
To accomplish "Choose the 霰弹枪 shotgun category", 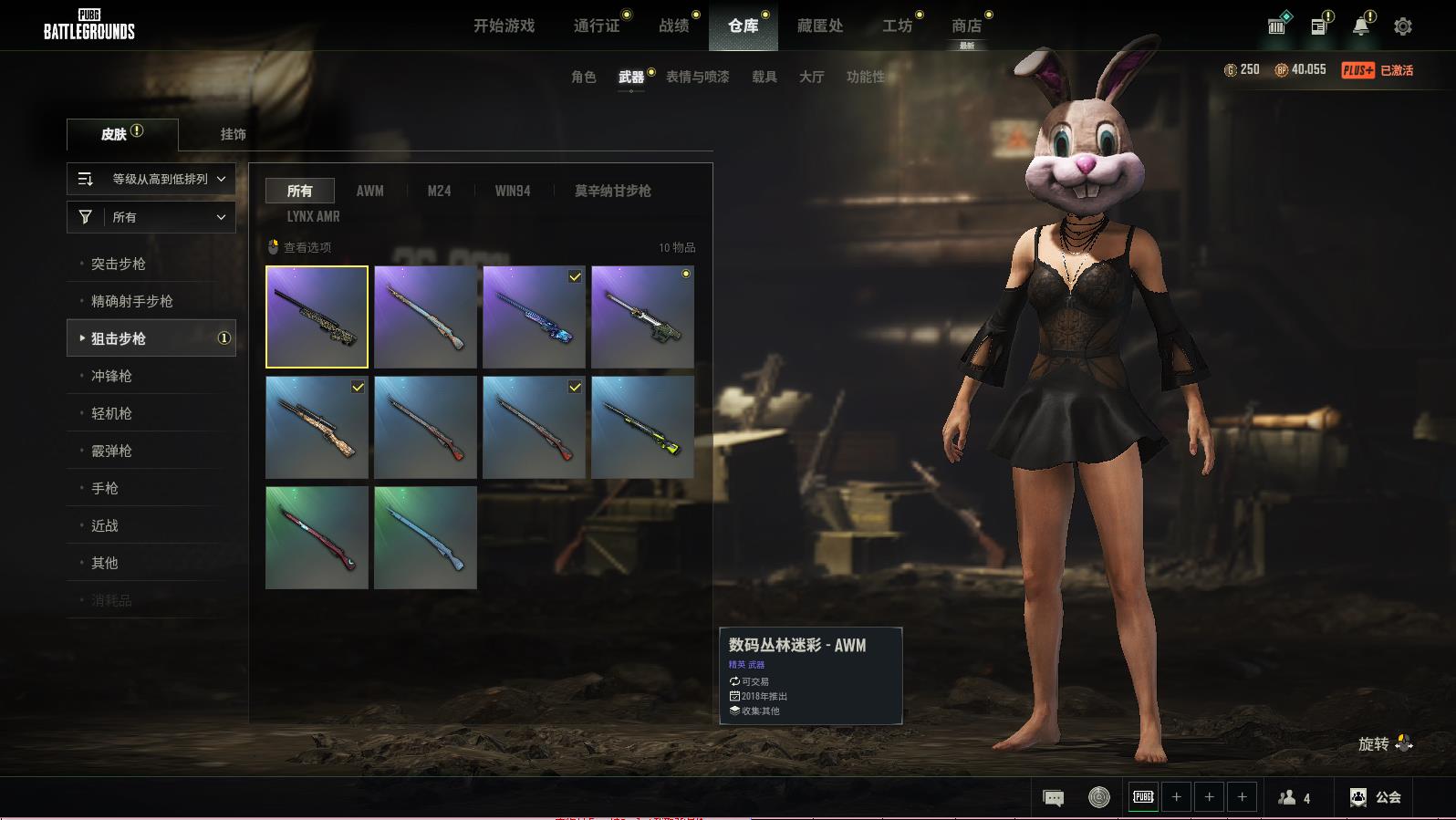I will tap(111, 452).
